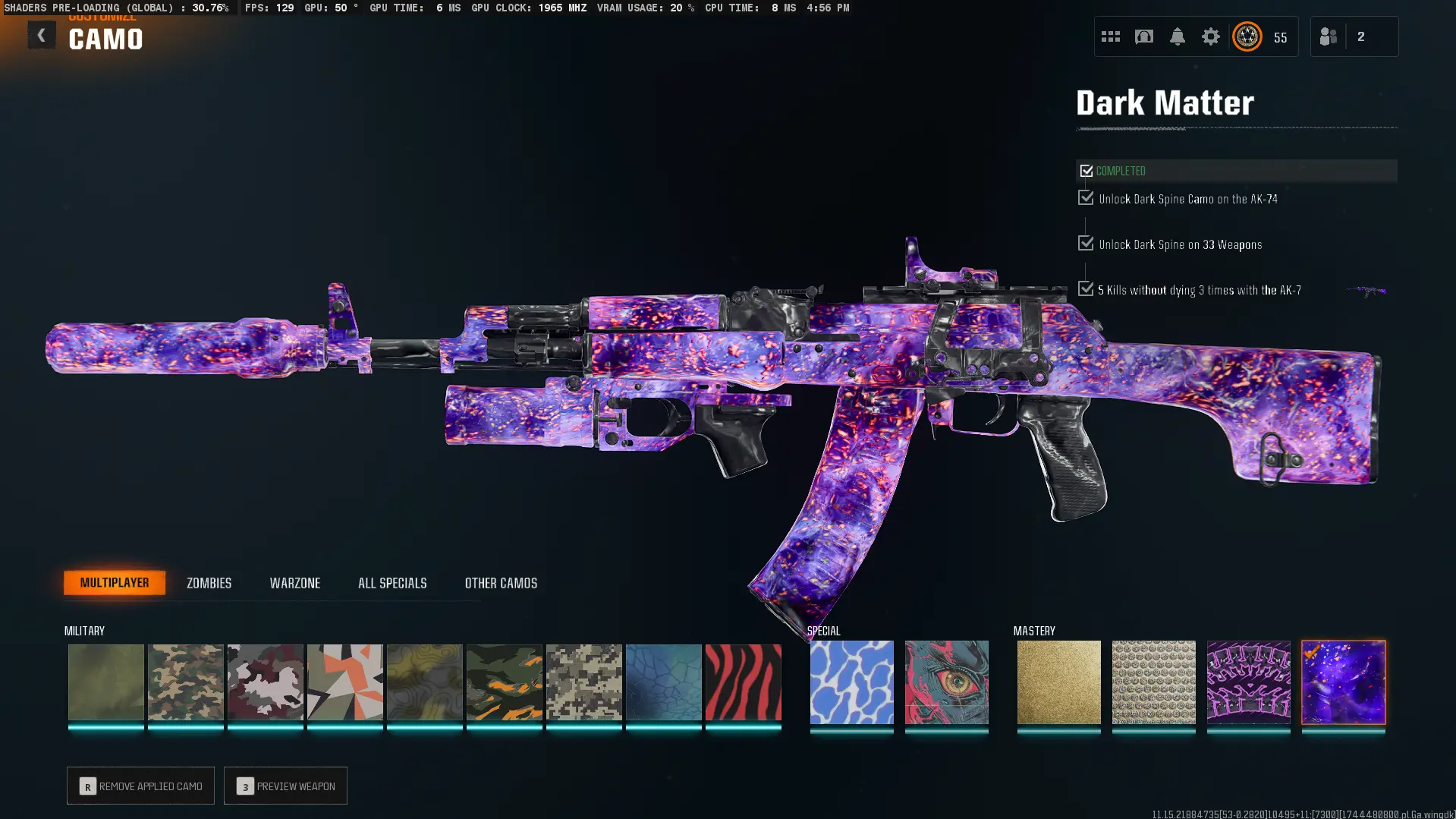Select the red tiger stripe Military camo
Screen dimensions: 1456x819
[743, 682]
